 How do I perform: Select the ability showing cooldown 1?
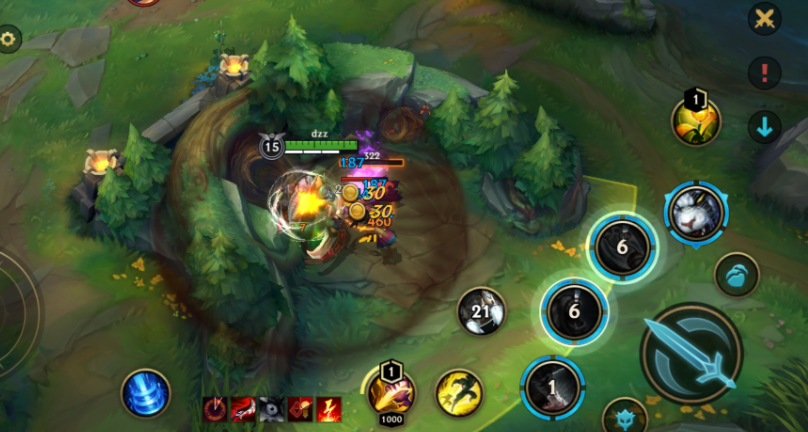pyautogui.click(x=553, y=388)
